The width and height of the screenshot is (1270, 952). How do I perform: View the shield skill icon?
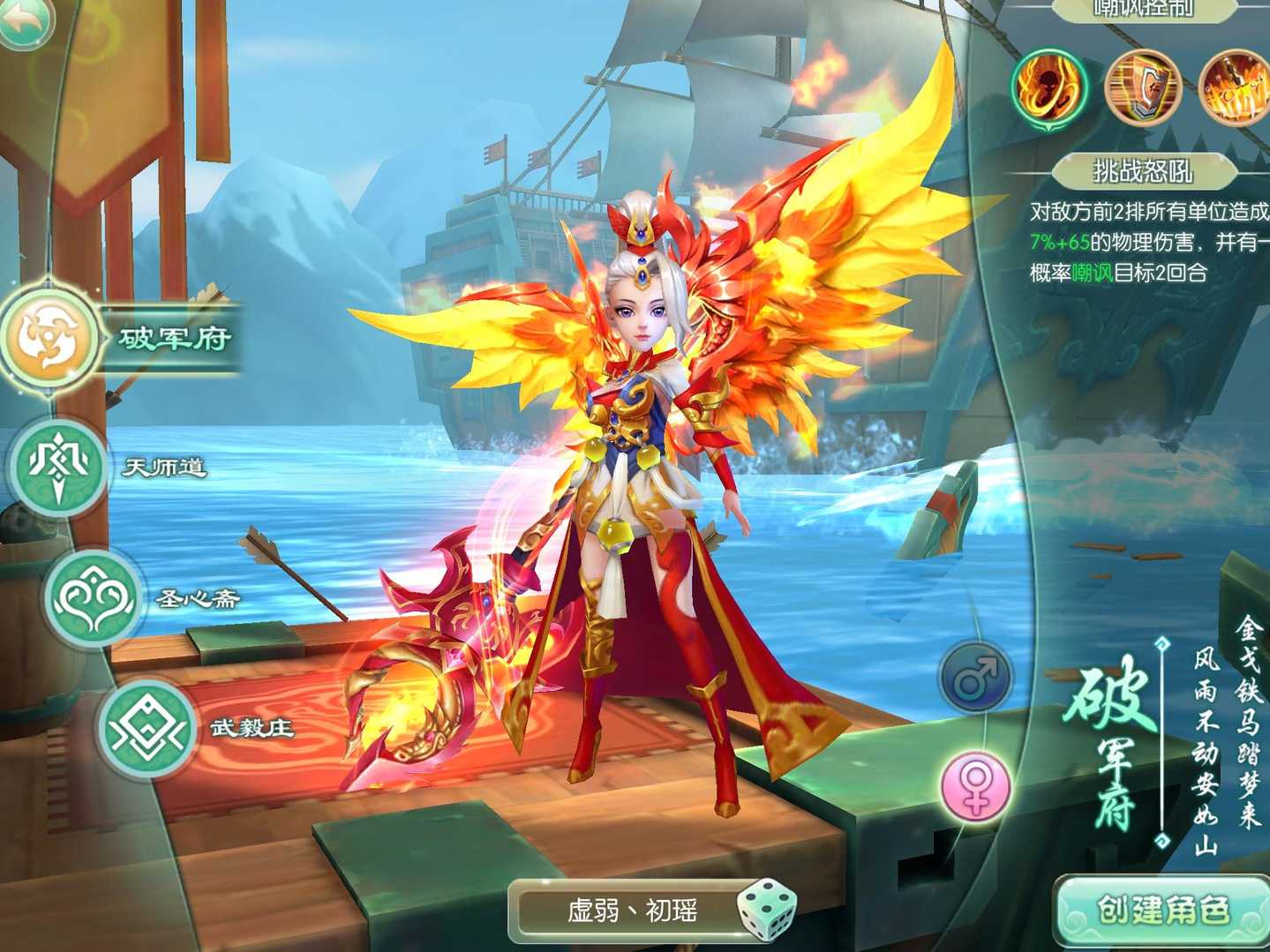click(1143, 88)
